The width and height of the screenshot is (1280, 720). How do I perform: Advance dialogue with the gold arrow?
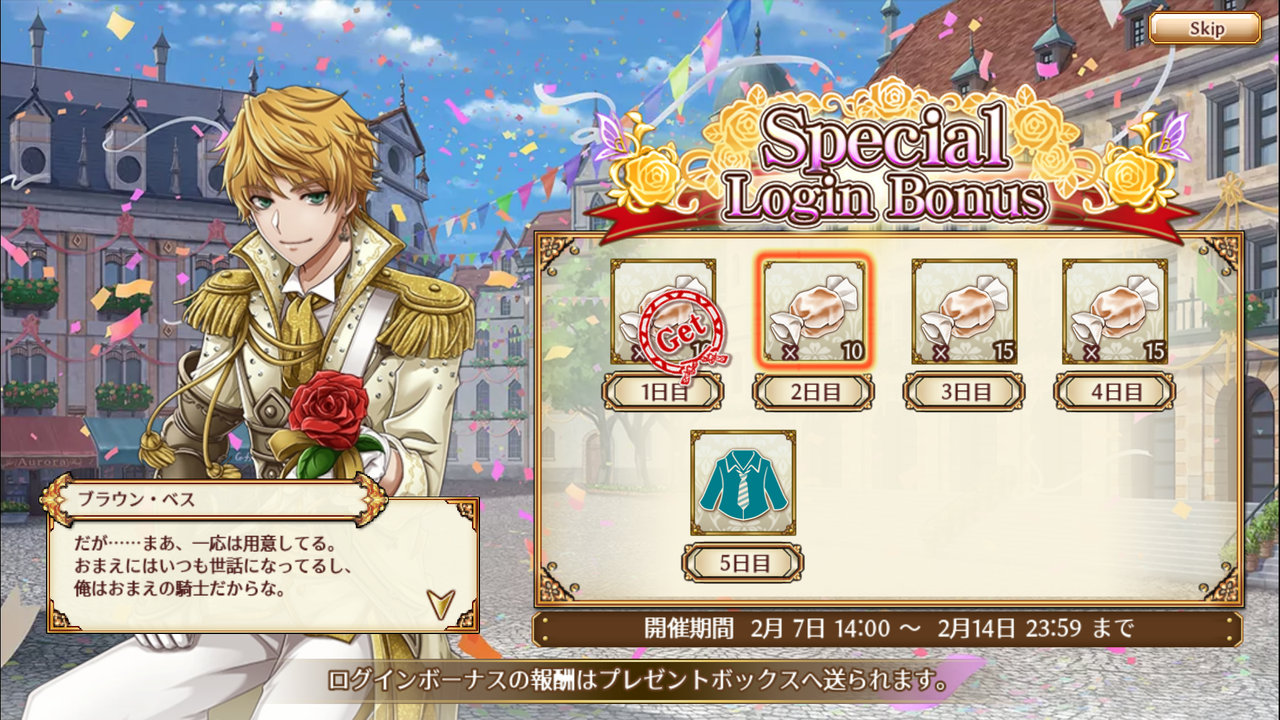click(x=440, y=603)
